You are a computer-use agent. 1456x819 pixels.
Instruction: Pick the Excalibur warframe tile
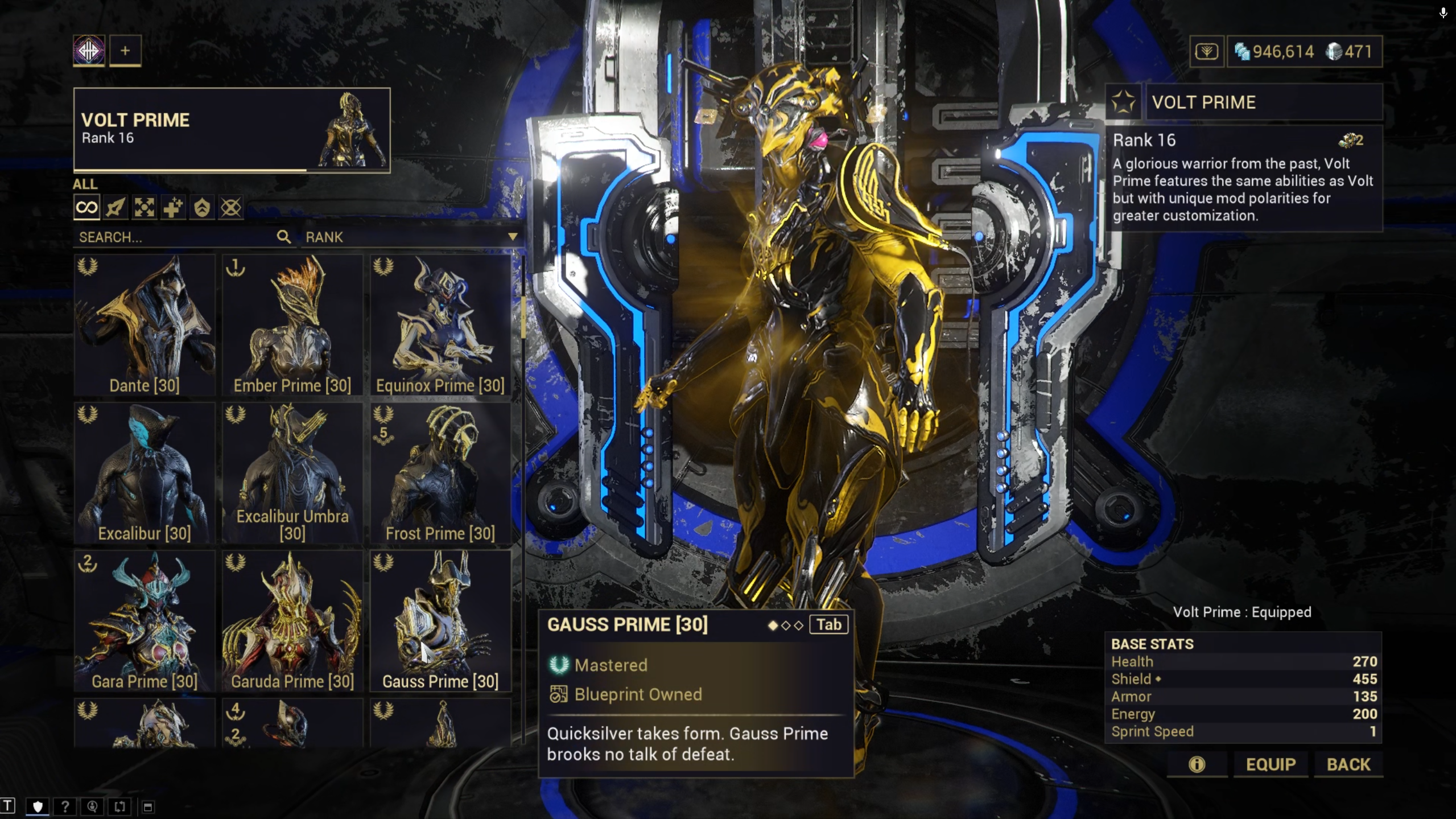tap(145, 472)
